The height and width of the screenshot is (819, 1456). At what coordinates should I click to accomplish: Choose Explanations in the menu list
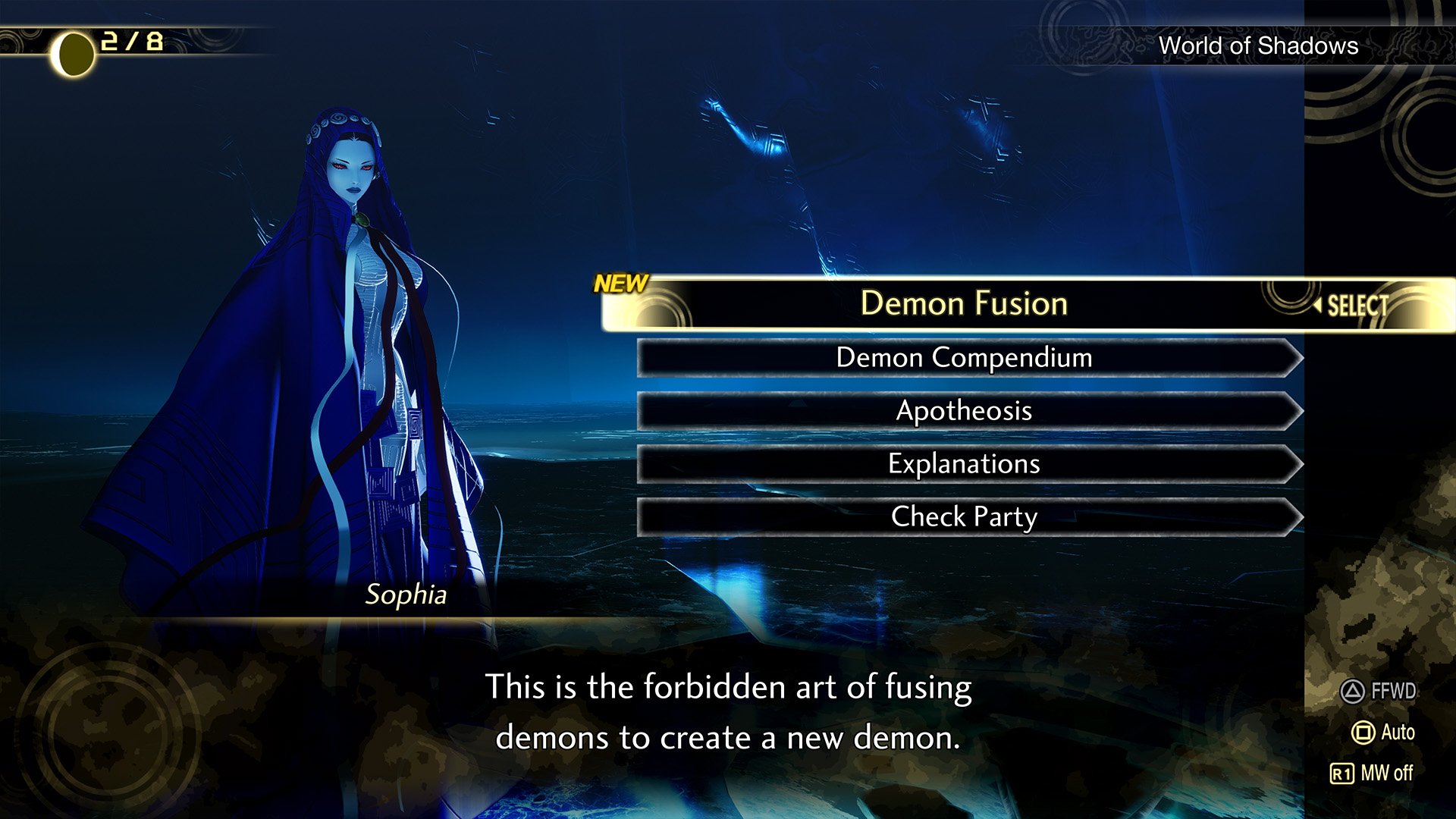coord(963,463)
